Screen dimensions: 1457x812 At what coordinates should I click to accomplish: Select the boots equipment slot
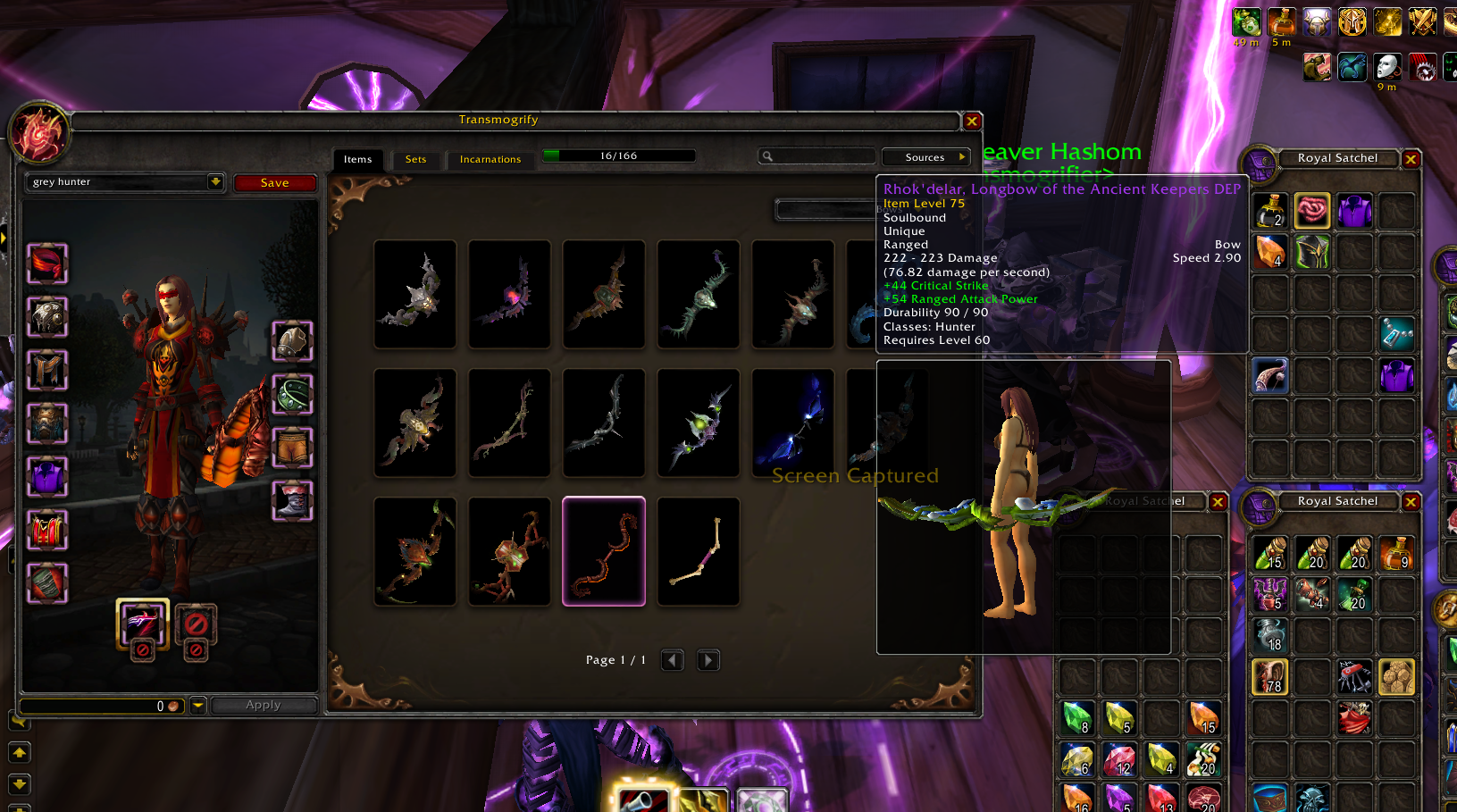coord(292,500)
